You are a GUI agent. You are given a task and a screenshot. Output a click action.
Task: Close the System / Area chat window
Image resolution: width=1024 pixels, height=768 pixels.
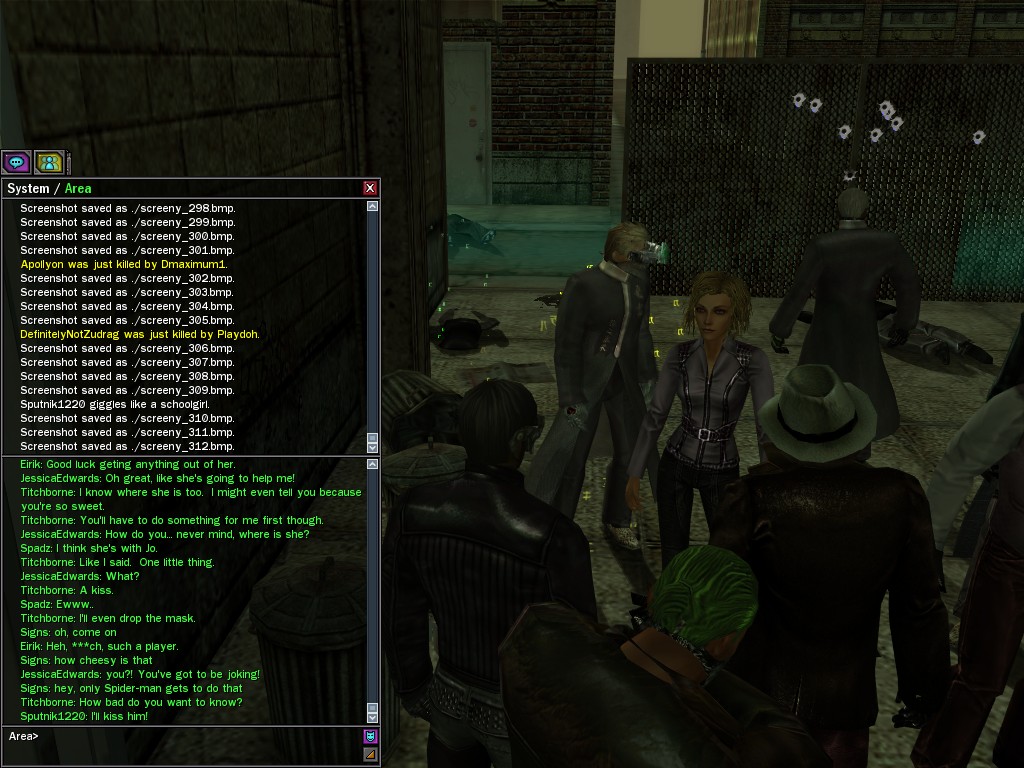pos(370,188)
